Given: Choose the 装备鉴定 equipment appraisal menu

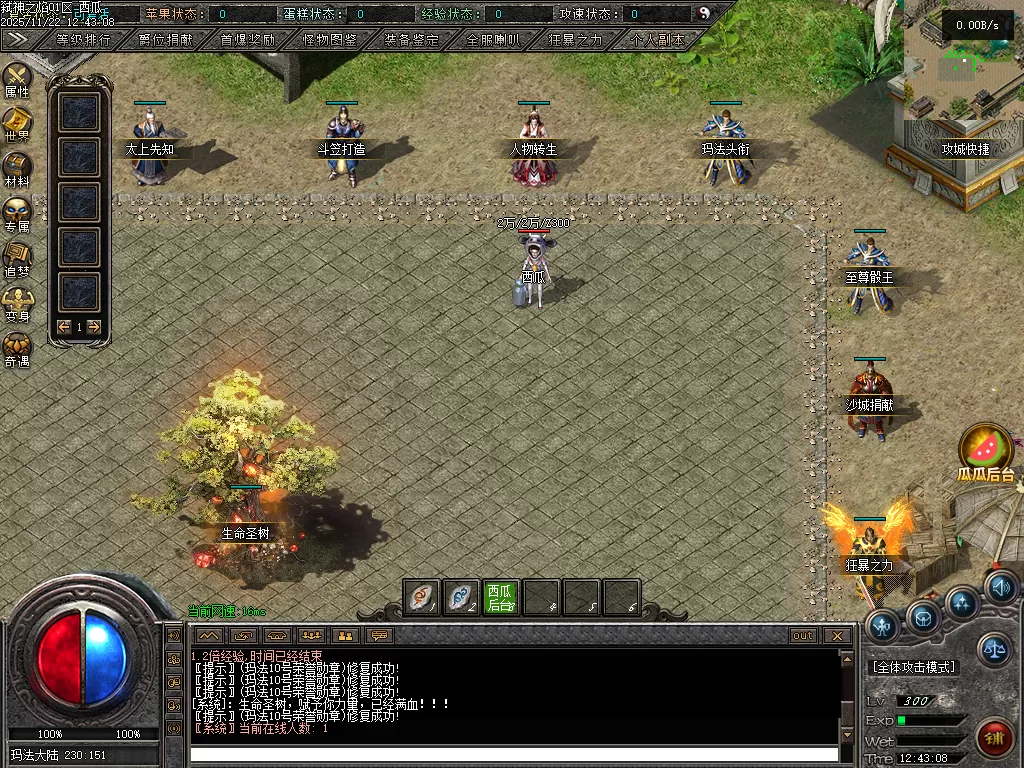Looking at the screenshot, I should click(x=412, y=40).
